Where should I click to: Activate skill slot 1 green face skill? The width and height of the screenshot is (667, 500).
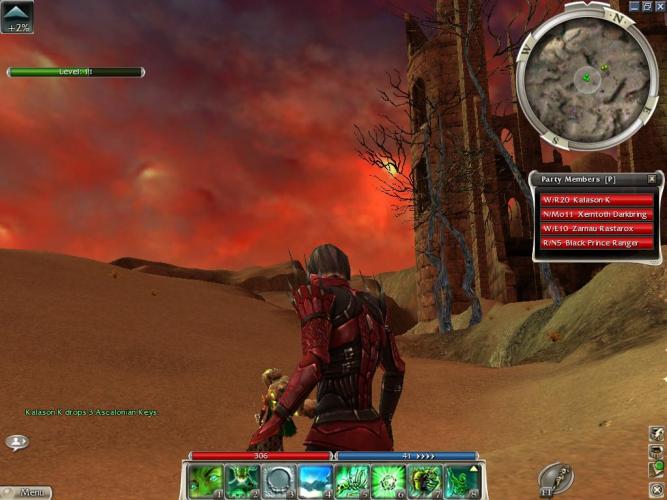pos(206,481)
